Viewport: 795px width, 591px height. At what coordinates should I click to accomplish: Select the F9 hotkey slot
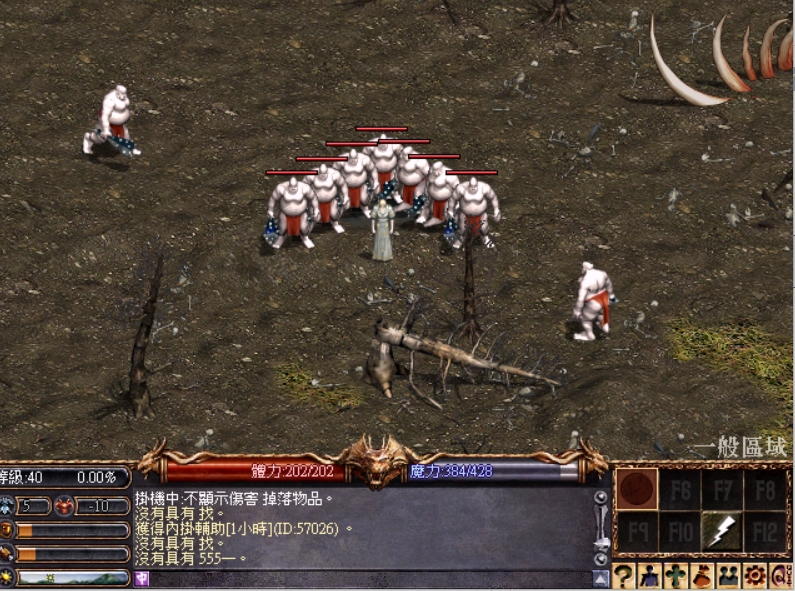pos(636,533)
